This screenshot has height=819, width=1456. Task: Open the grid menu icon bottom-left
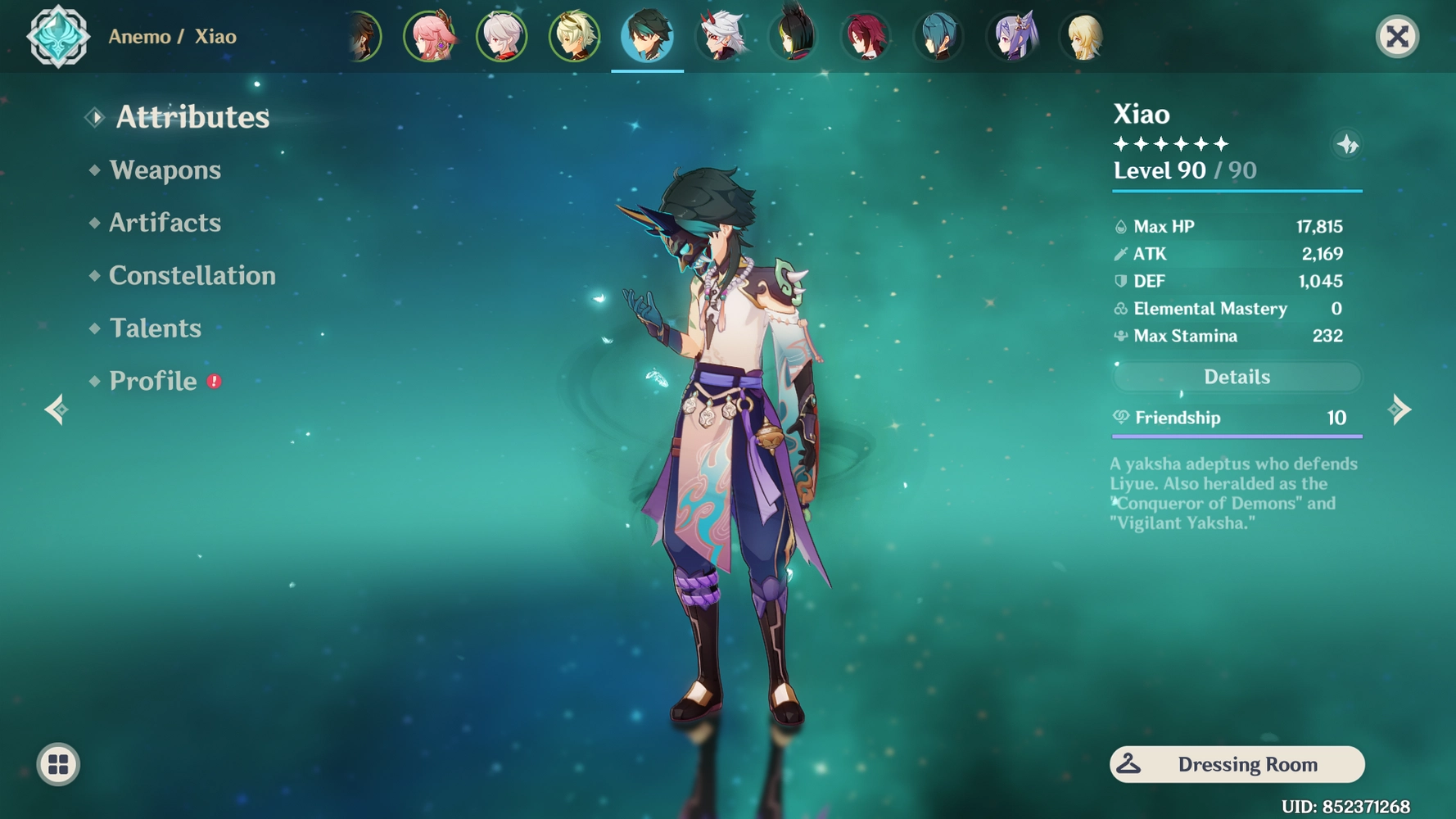(56, 763)
